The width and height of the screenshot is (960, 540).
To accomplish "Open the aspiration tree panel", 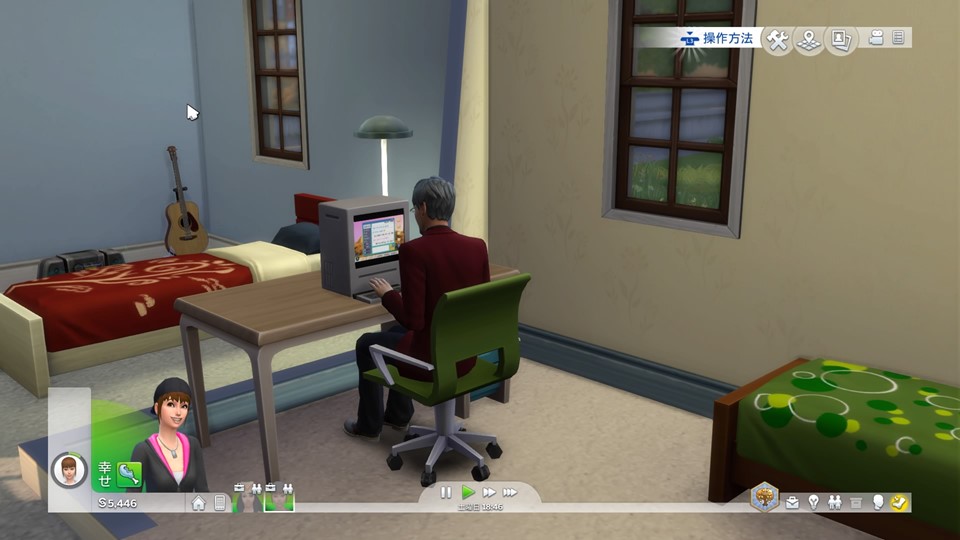I will pos(765,497).
